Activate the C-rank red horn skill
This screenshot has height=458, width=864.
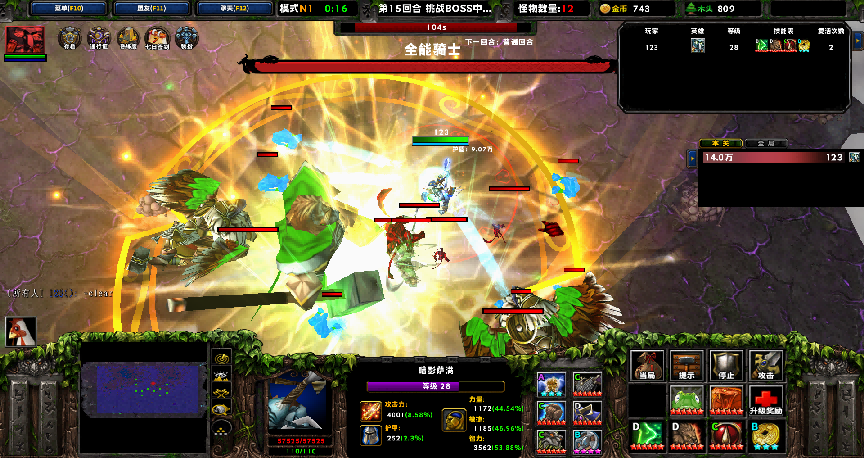(727, 437)
